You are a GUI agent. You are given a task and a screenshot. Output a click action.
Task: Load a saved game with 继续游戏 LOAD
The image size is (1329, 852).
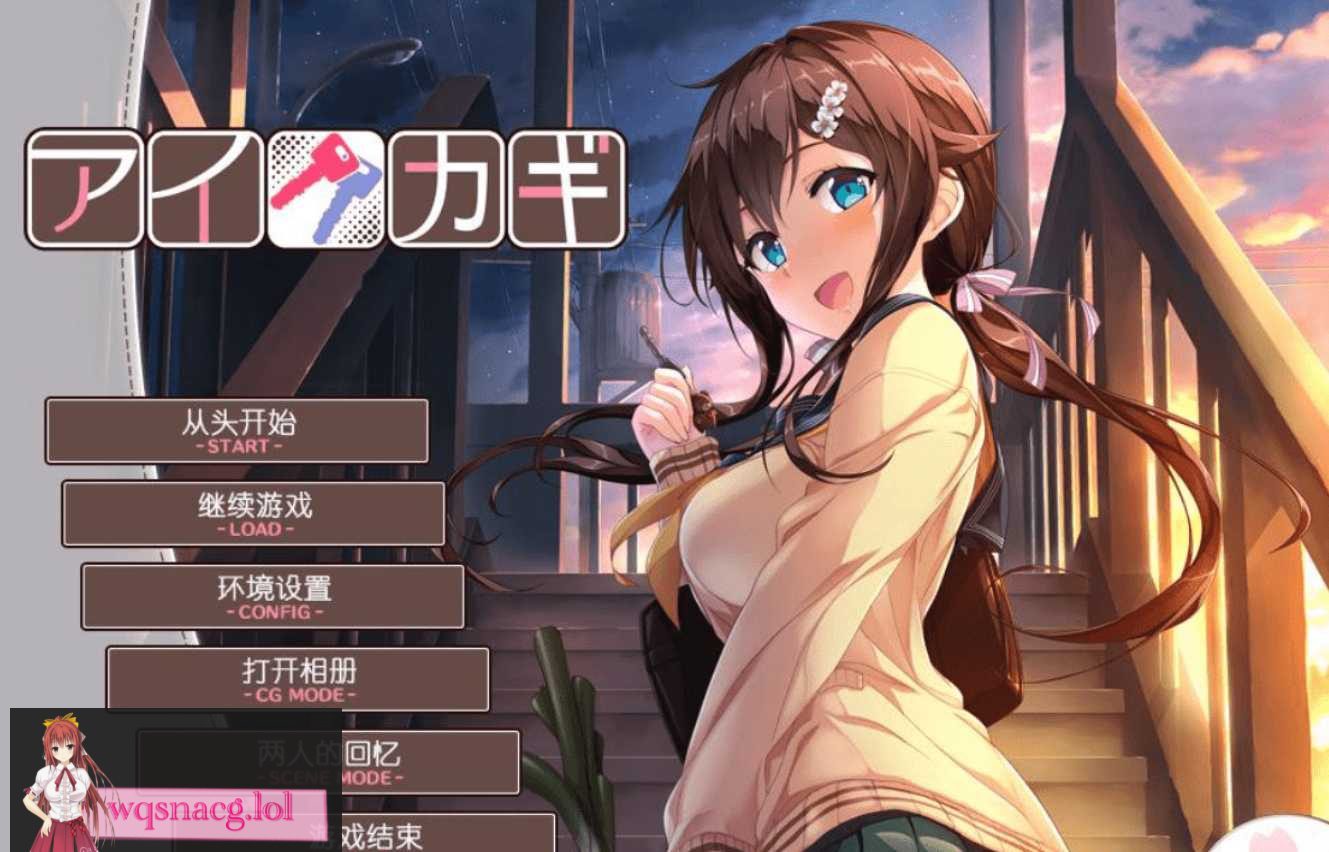click(x=254, y=513)
